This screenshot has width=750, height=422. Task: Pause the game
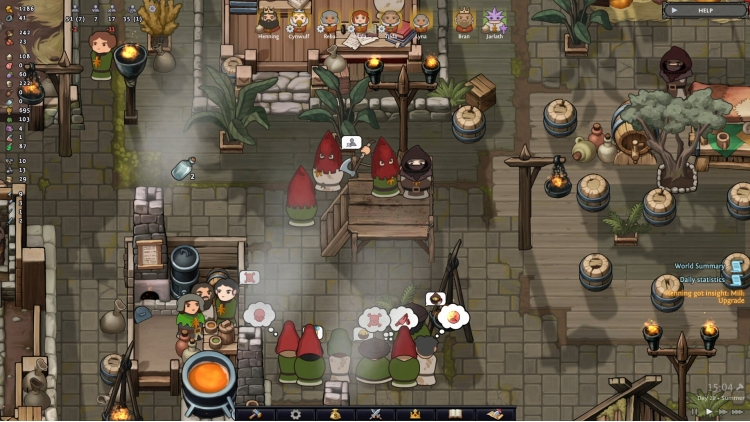(x=694, y=411)
